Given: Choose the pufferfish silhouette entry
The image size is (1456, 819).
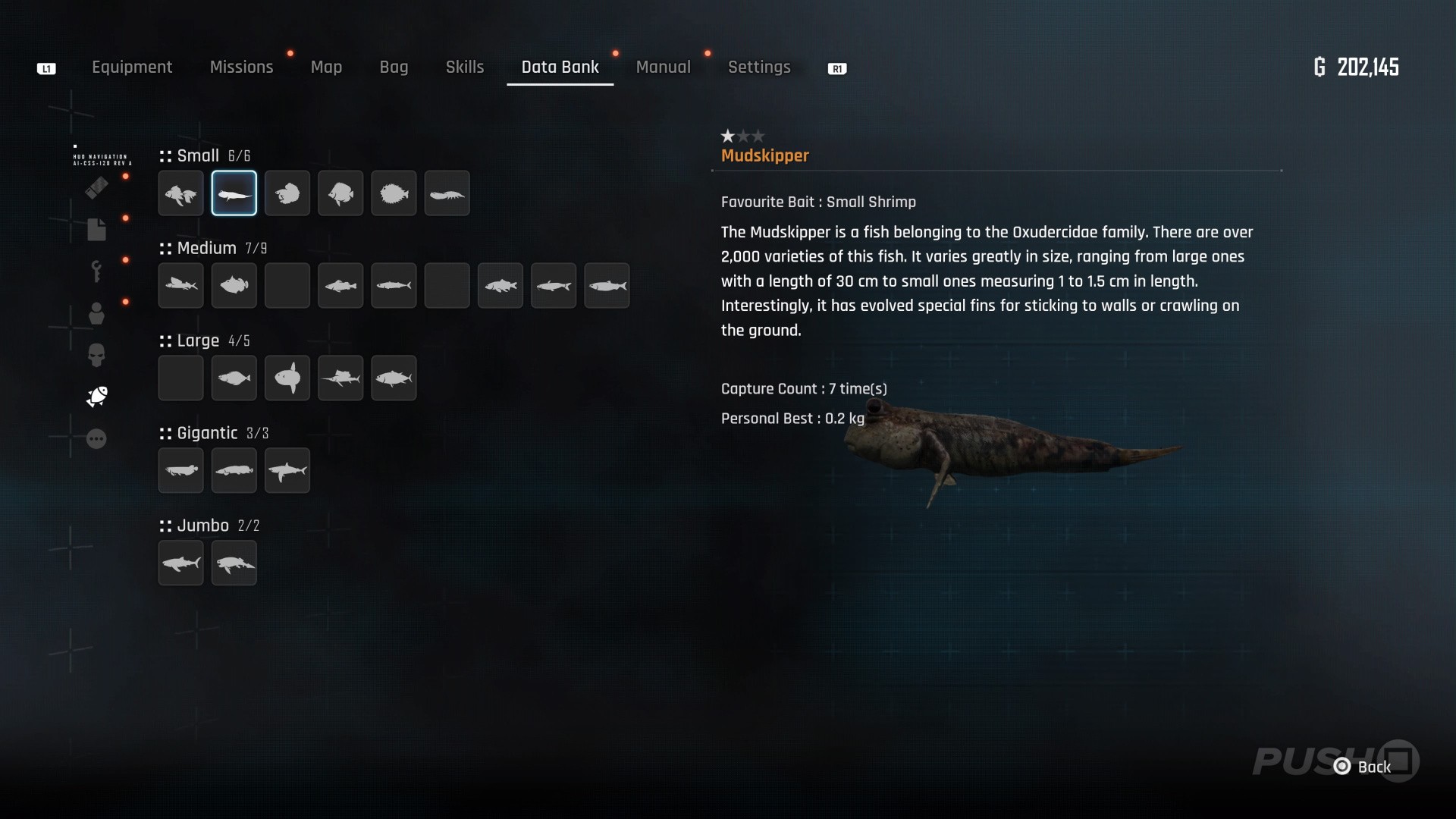Looking at the screenshot, I should 394,193.
